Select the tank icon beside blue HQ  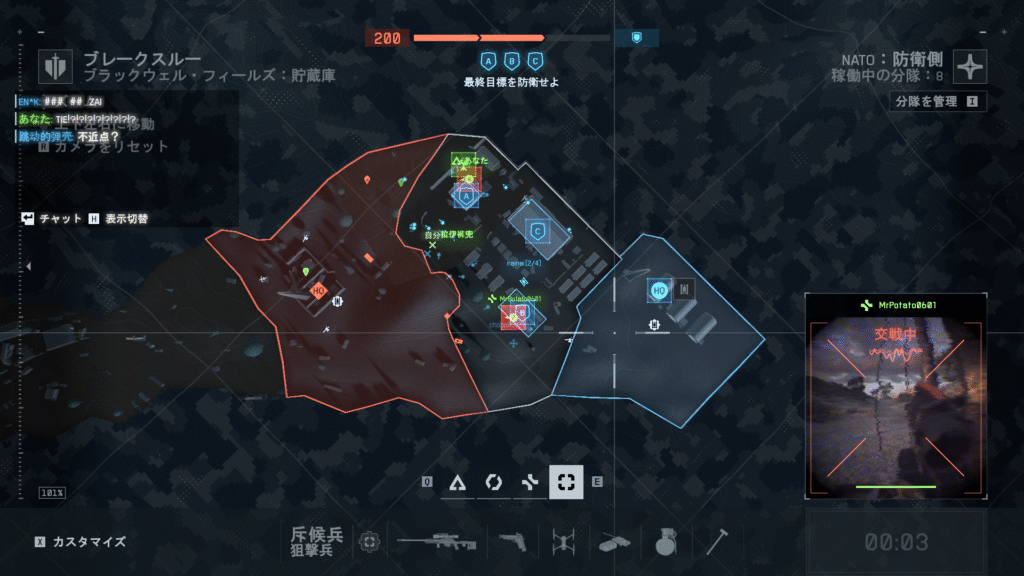click(x=685, y=290)
